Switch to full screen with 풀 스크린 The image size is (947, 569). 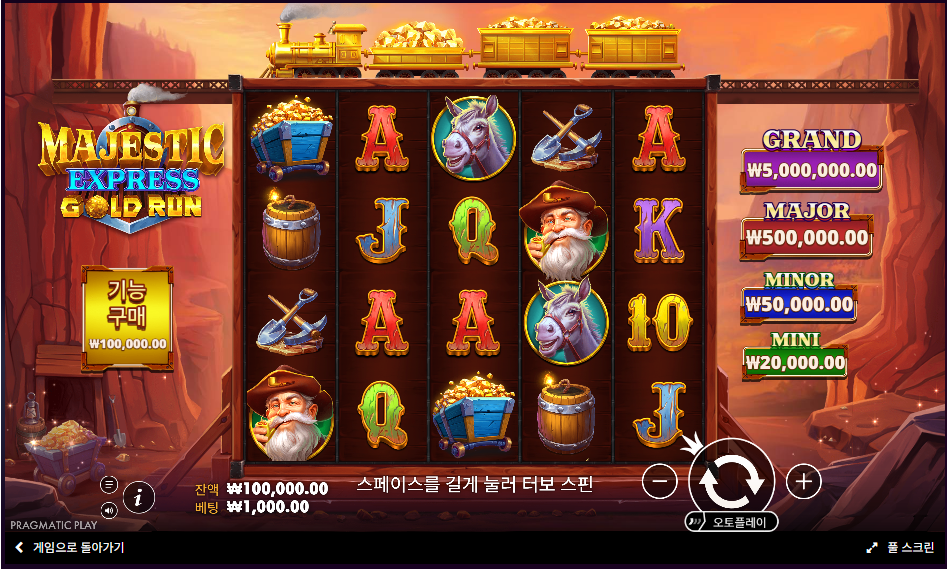coord(900,548)
